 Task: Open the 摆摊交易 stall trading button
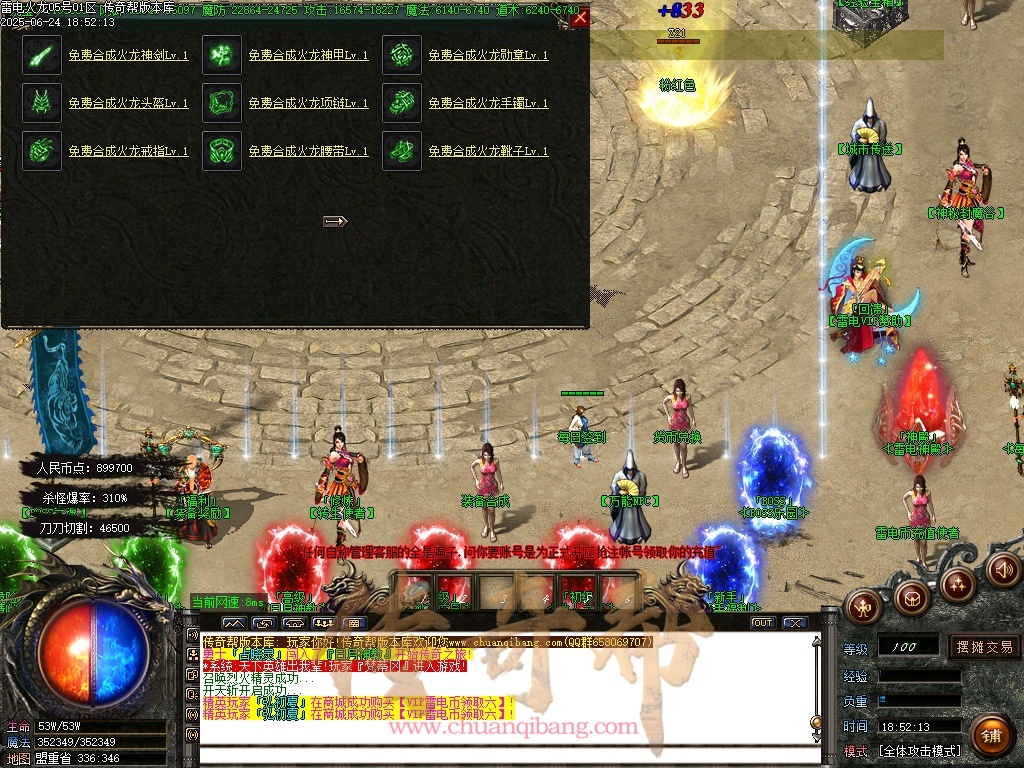[x=984, y=647]
